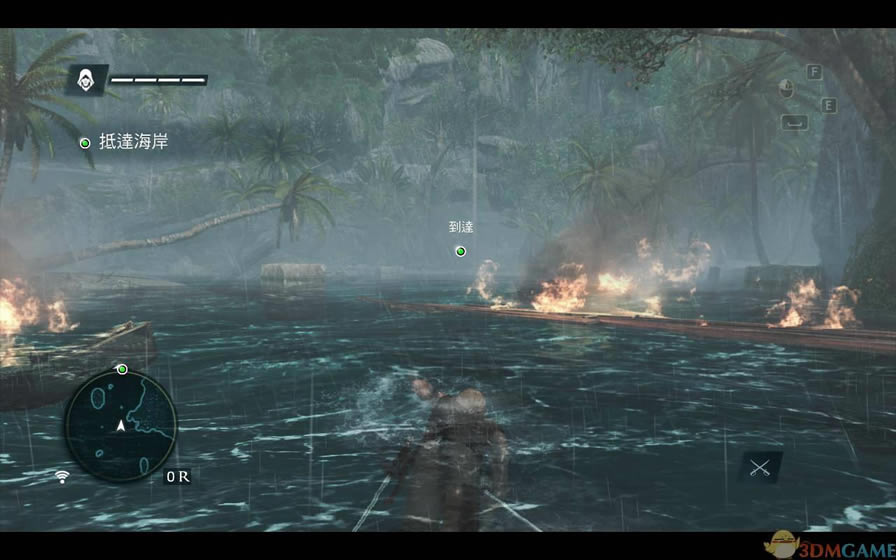Select the green objective dot on minimap edge
This screenshot has height=560, width=896.
(x=122, y=369)
